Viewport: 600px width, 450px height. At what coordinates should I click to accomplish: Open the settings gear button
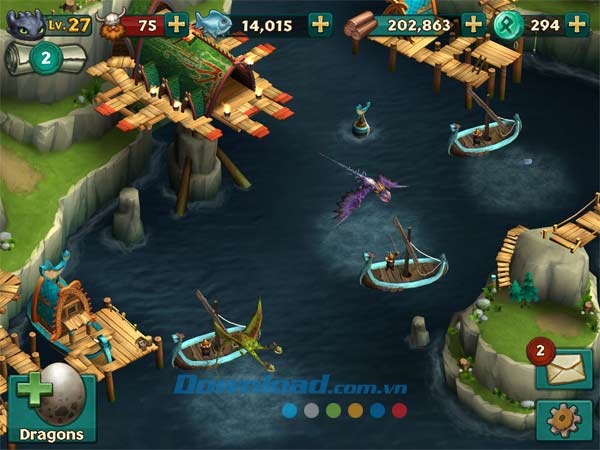[x=563, y=421]
